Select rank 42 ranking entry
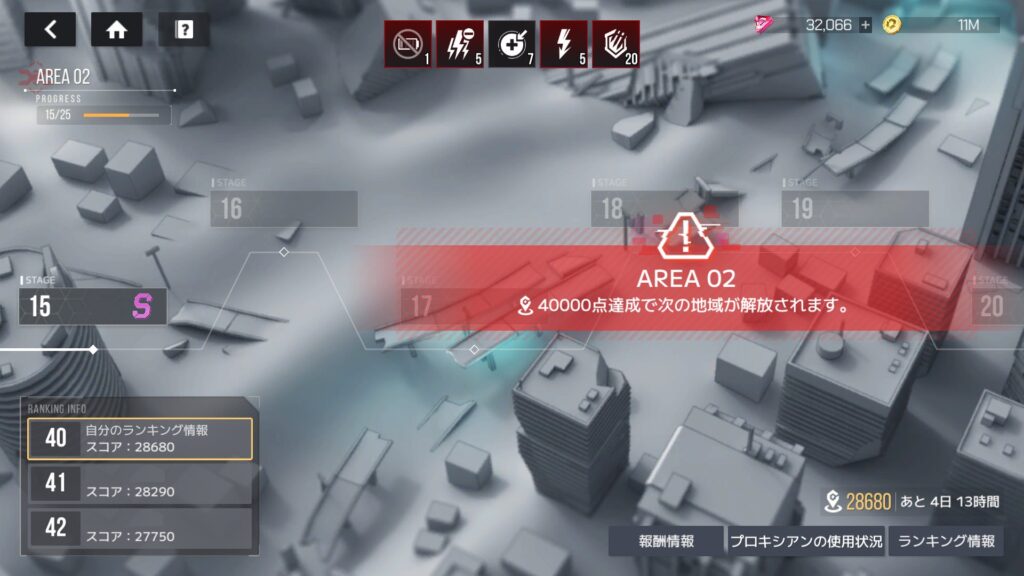 [140, 529]
